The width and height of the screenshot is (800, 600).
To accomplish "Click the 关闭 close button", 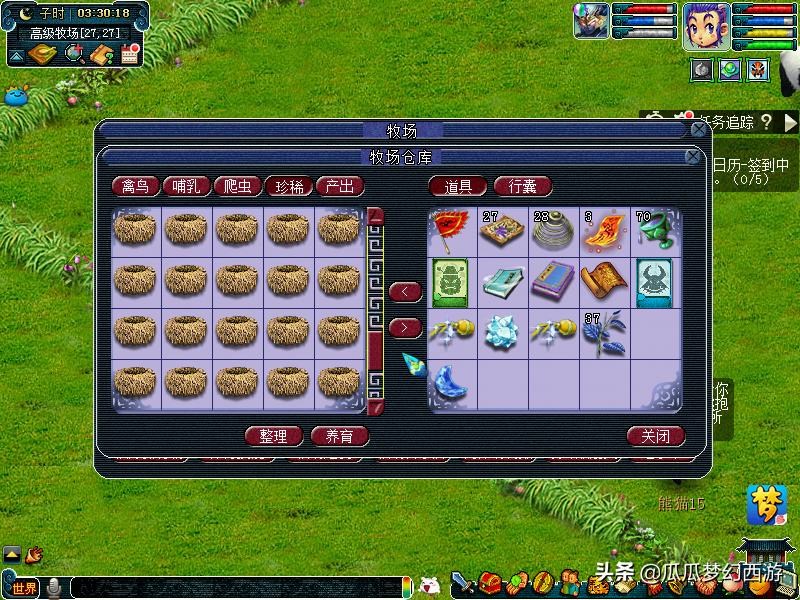I will [656, 436].
